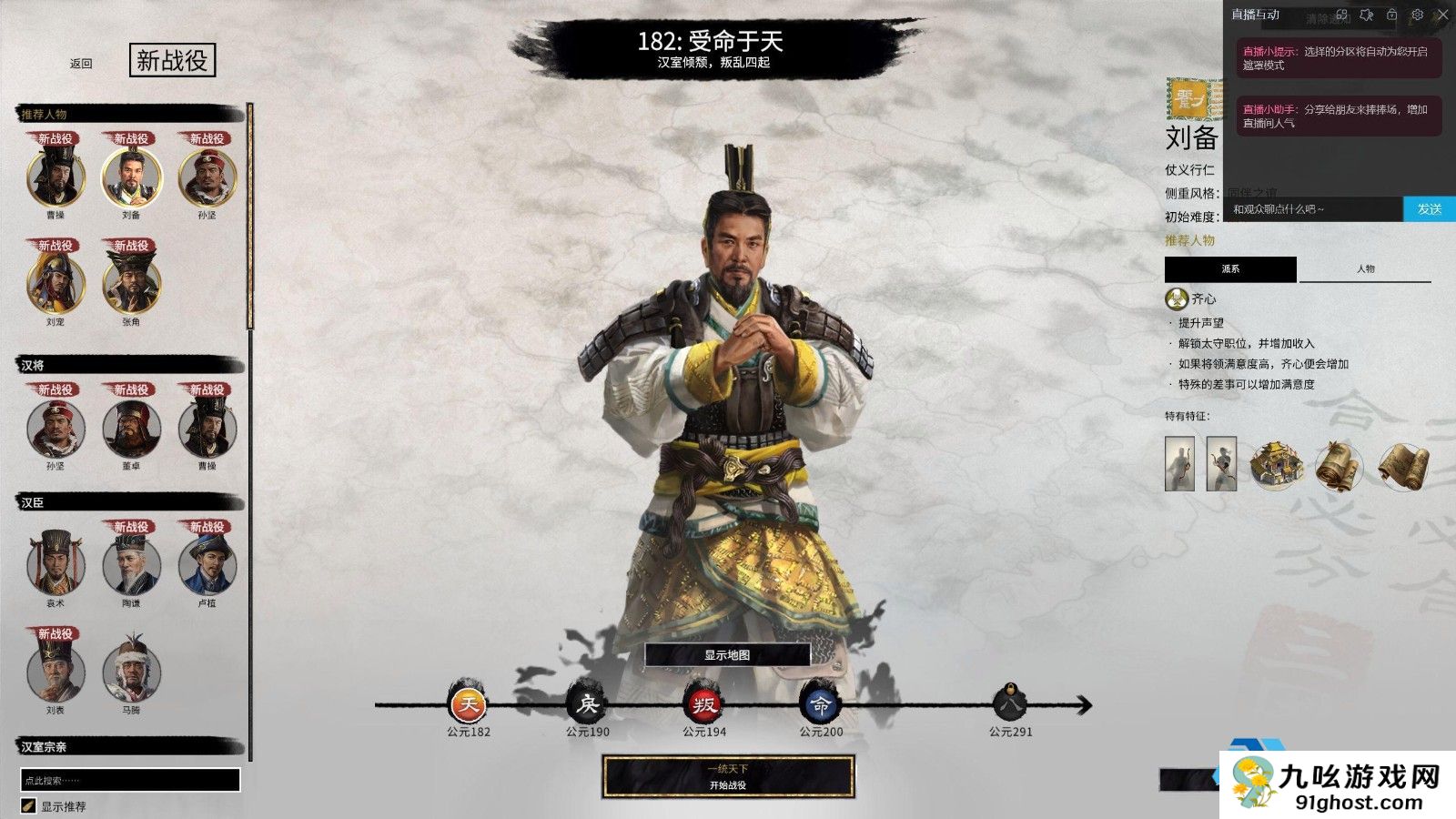The width and height of the screenshot is (1456, 819).
Task: Click the temple building special trait icon
Action: click(x=1278, y=465)
